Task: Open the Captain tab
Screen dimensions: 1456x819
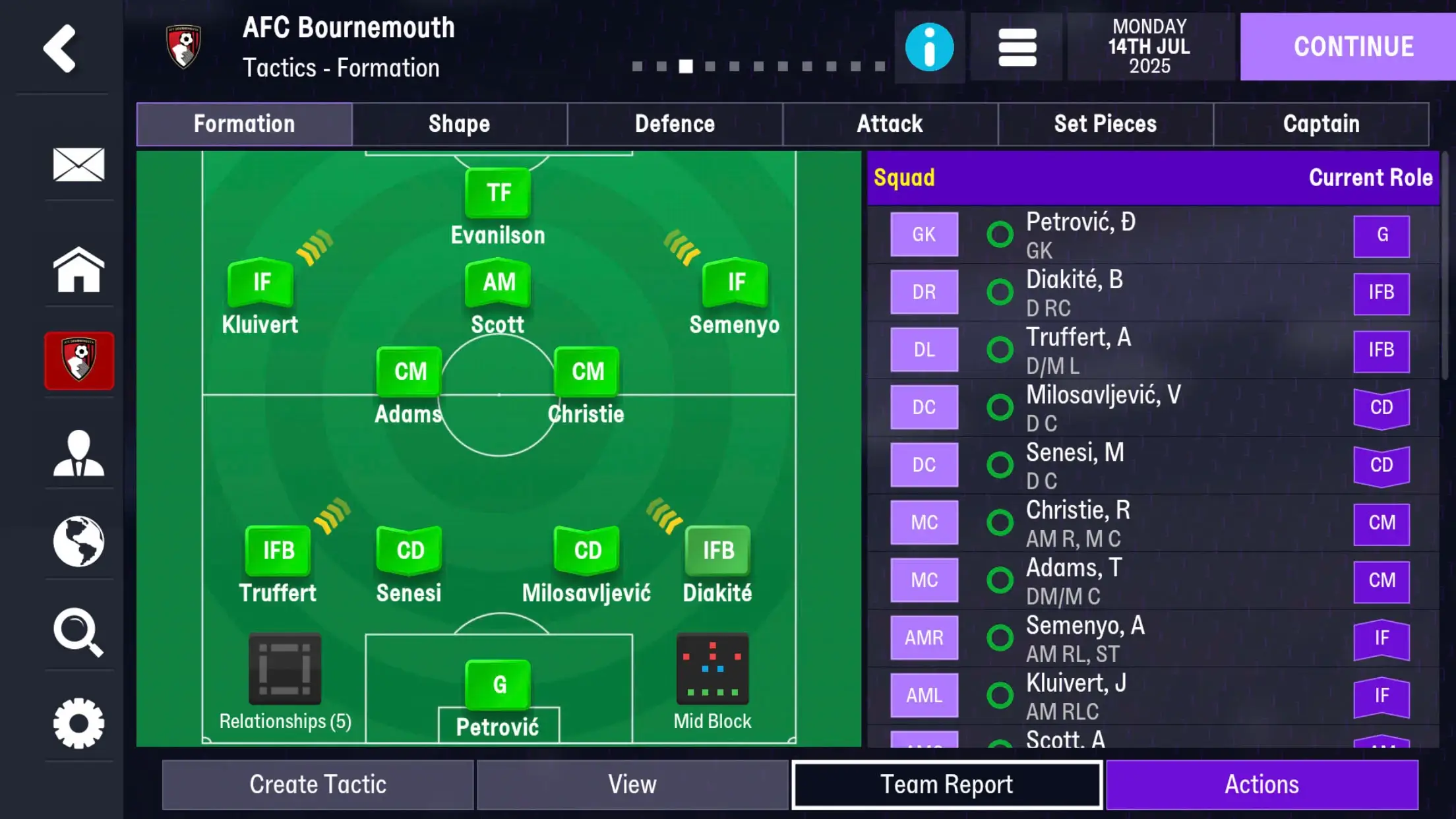Action: pos(1321,124)
